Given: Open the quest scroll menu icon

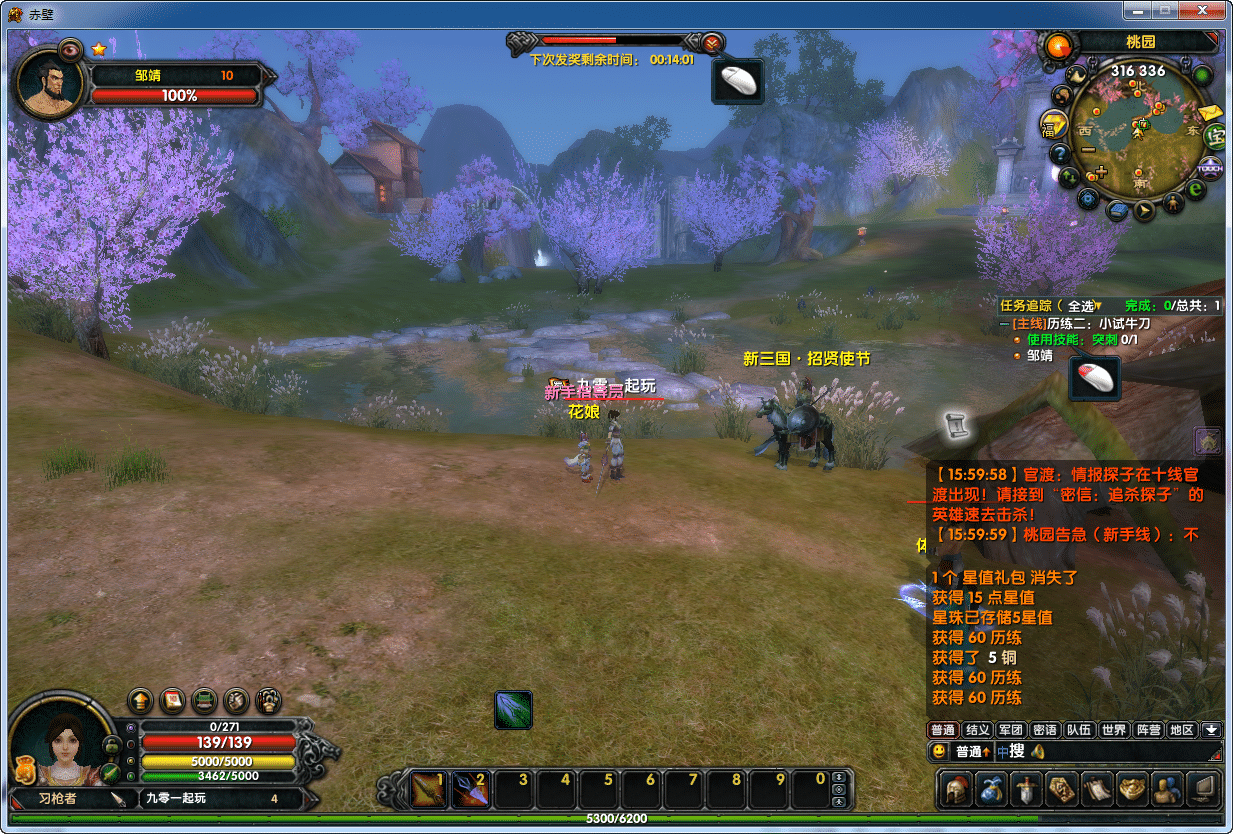Looking at the screenshot, I should [1097, 789].
